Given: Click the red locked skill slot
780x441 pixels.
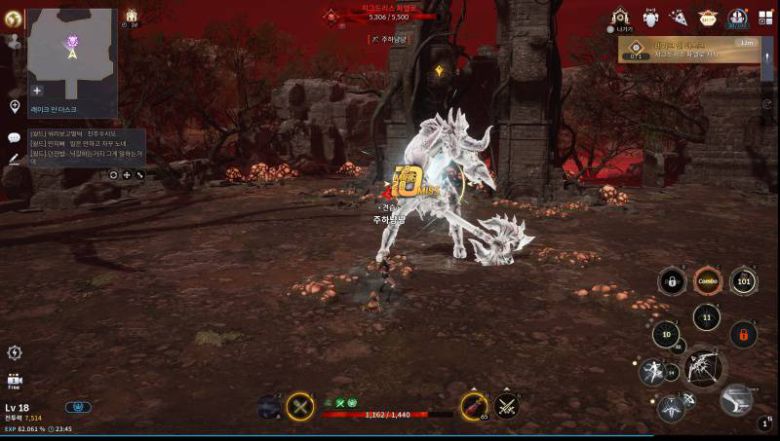Looking at the screenshot, I should (743, 333).
